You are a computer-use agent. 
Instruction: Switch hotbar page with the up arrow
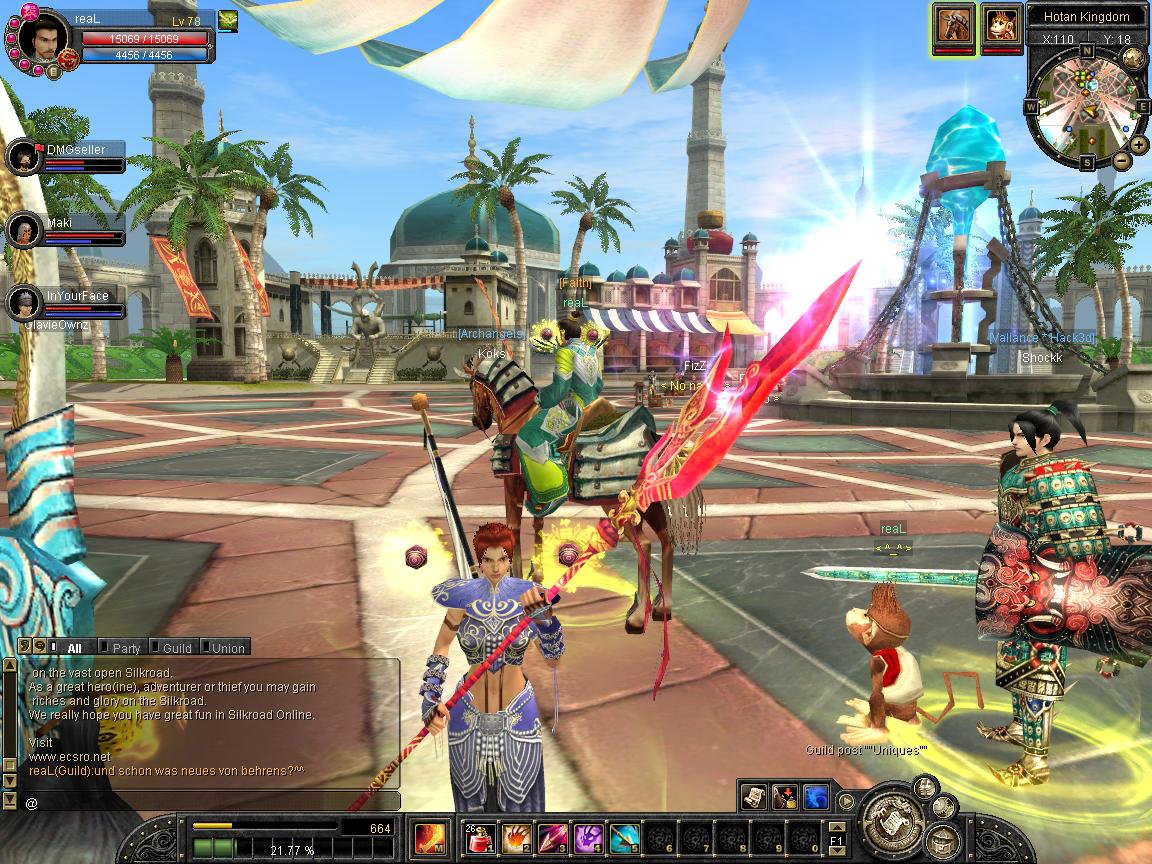(x=837, y=825)
